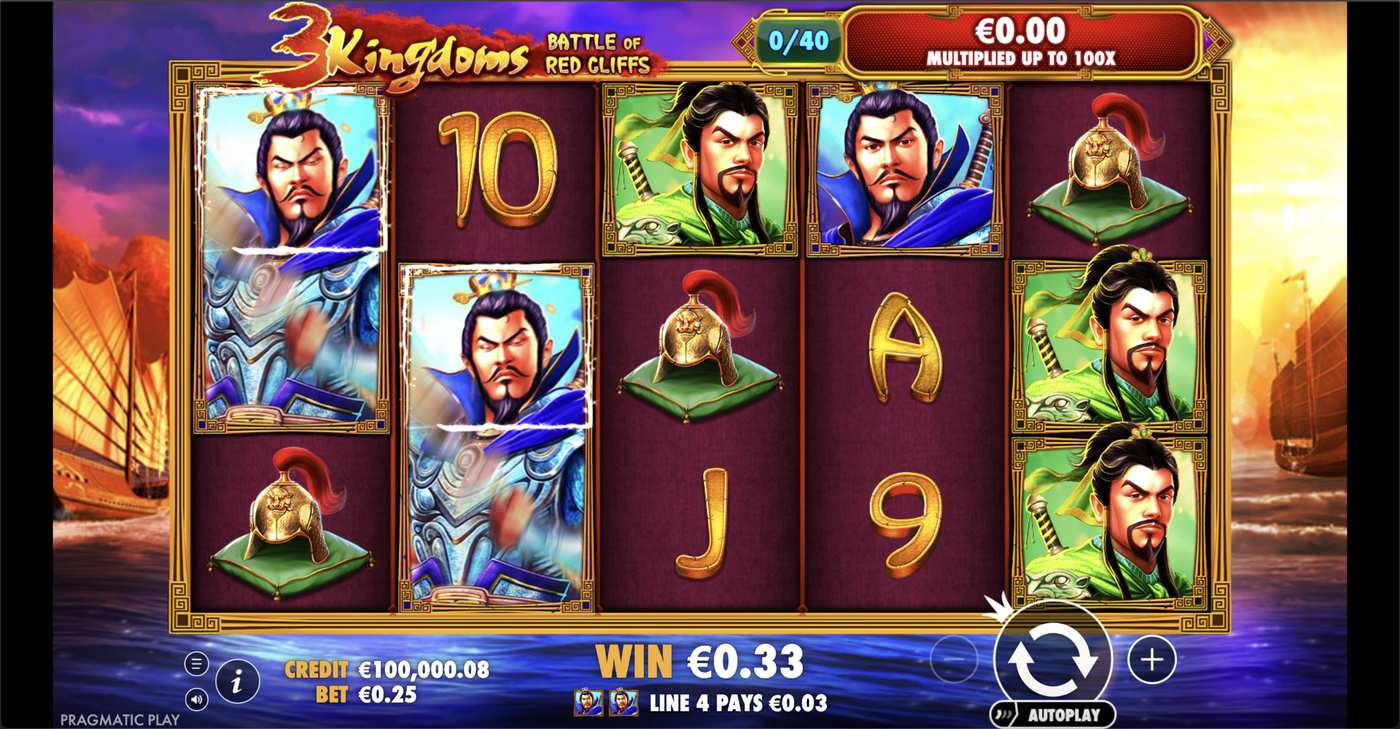Increase the bet with the plus icon
Image resolution: width=1400 pixels, height=729 pixels.
1153,661
